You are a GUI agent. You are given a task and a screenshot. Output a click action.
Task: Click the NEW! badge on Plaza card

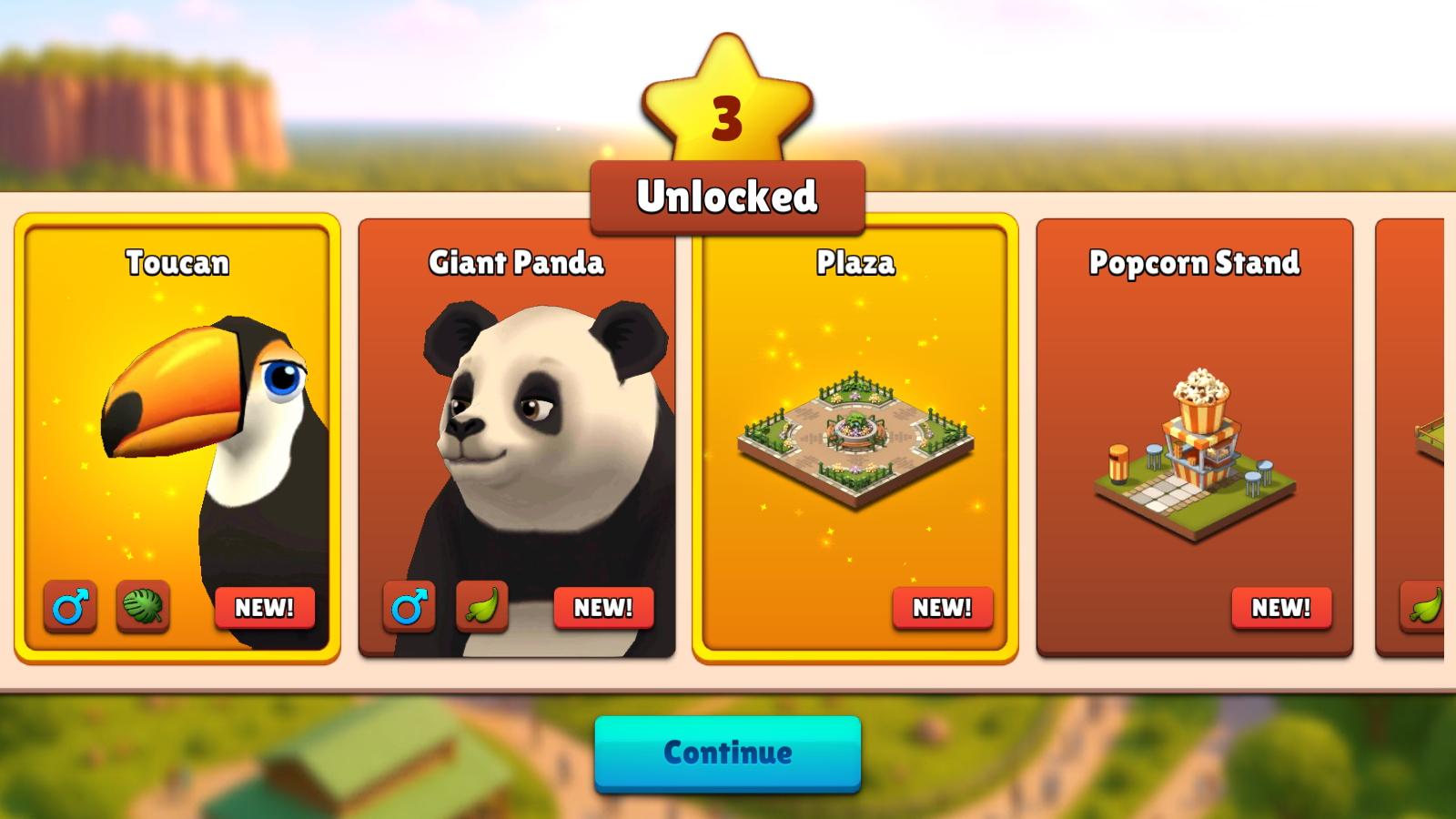pos(942,607)
